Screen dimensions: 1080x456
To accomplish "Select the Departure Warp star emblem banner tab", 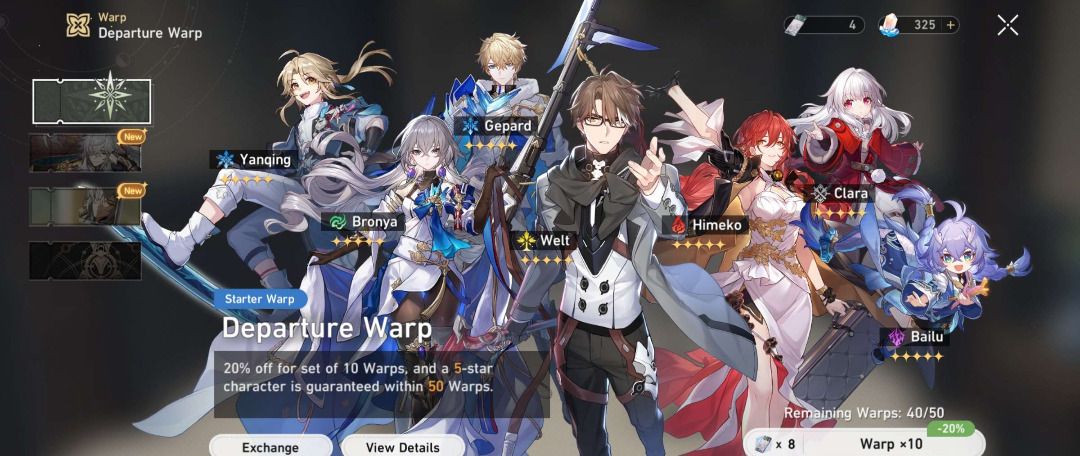I will click(91, 101).
